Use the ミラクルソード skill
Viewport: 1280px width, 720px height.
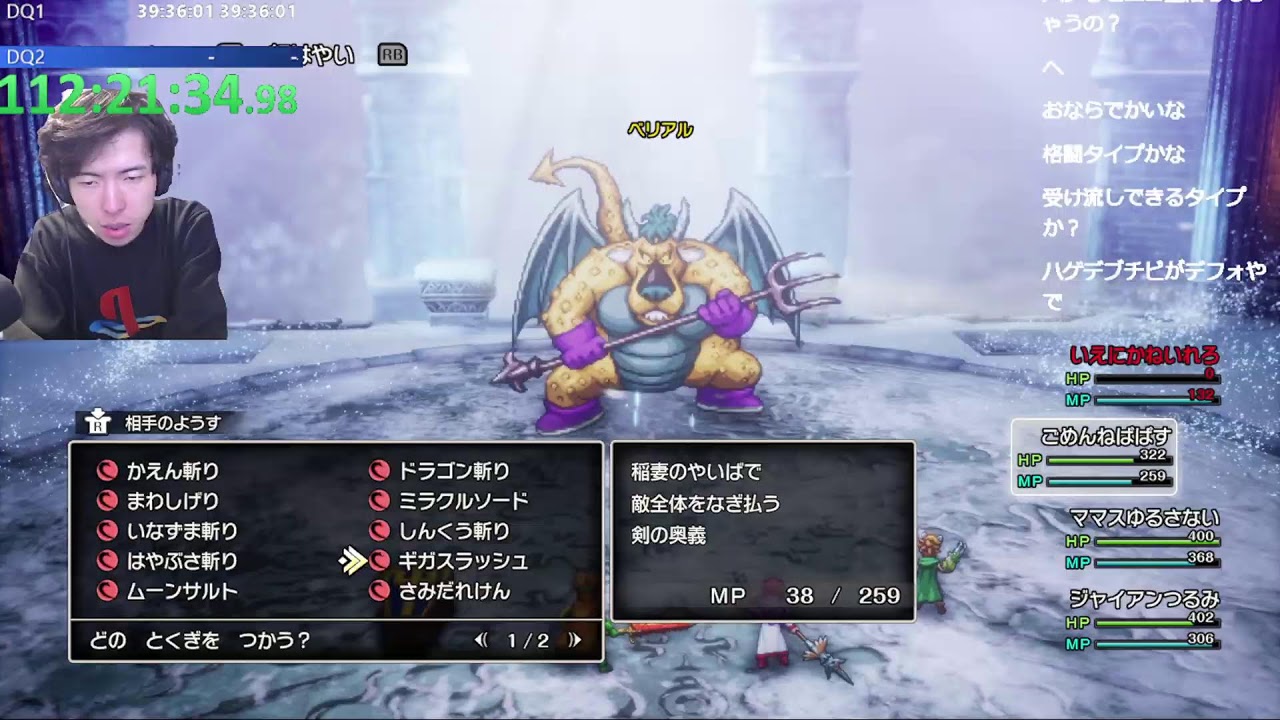pos(462,501)
